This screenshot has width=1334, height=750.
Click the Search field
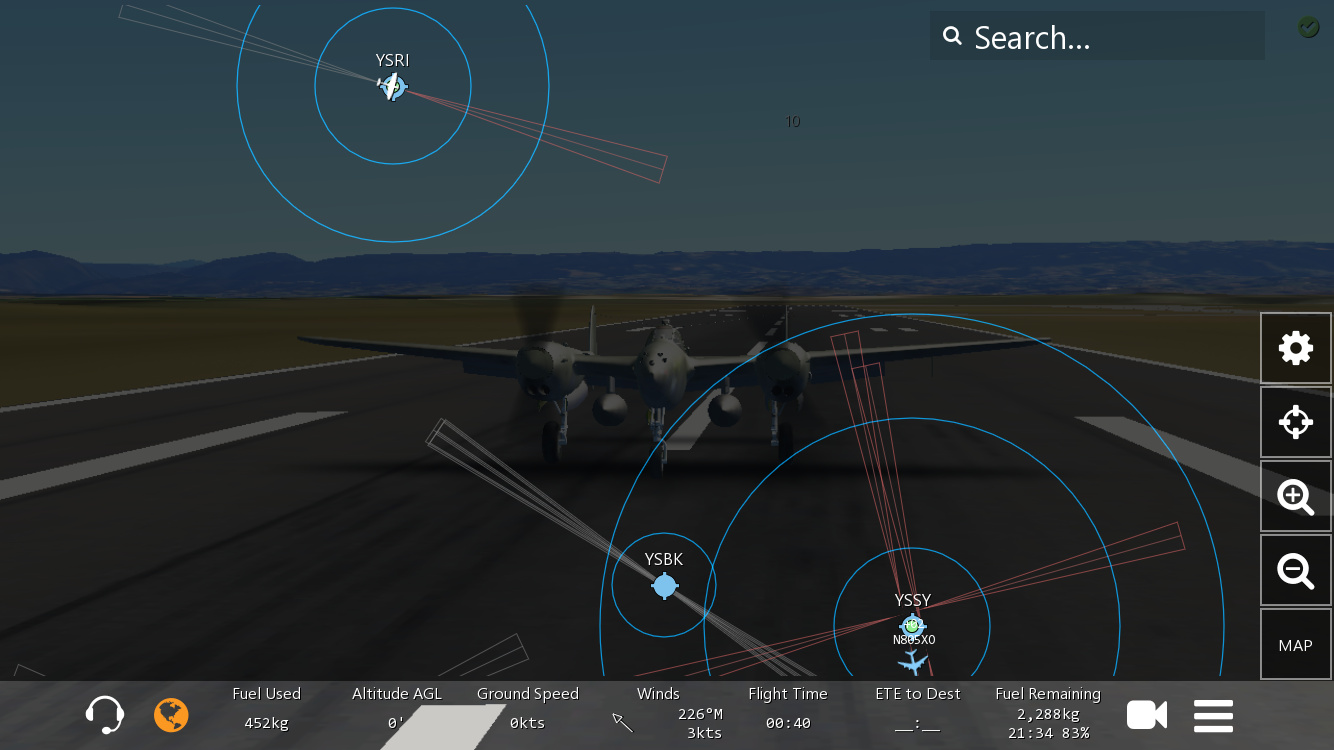click(x=1096, y=37)
